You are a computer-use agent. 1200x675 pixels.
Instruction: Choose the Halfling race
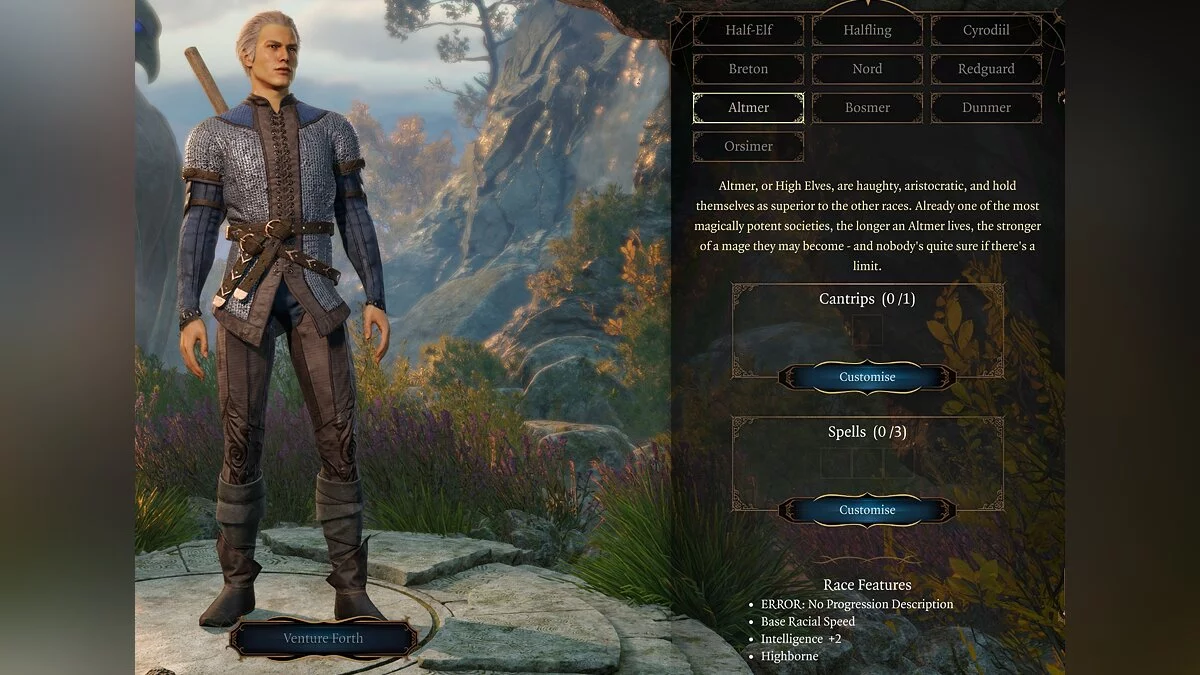pos(867,30)
